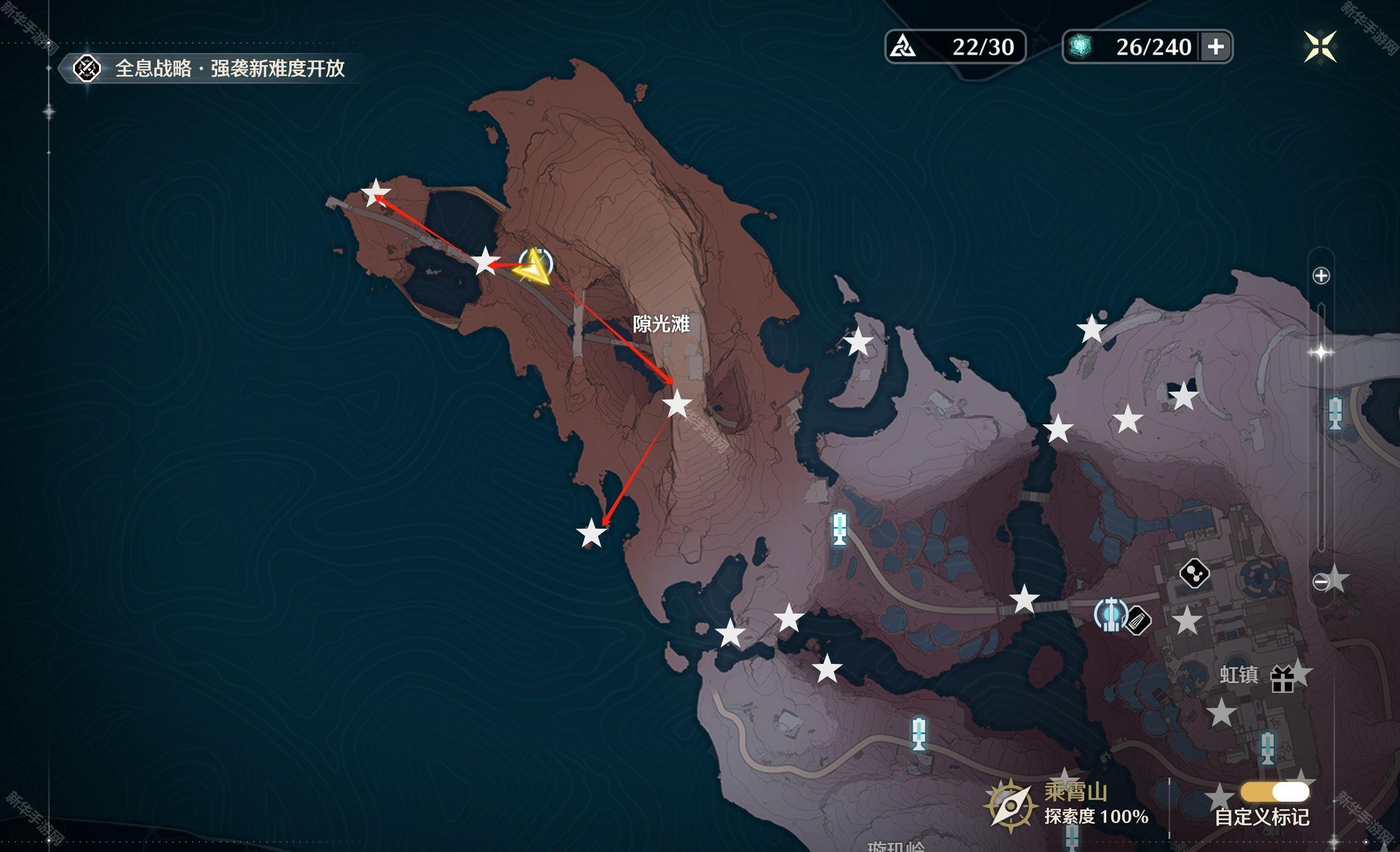Toggle the 自定义标记 custom markers switch
This screenshot has height=852, width=1400.
1275,791
